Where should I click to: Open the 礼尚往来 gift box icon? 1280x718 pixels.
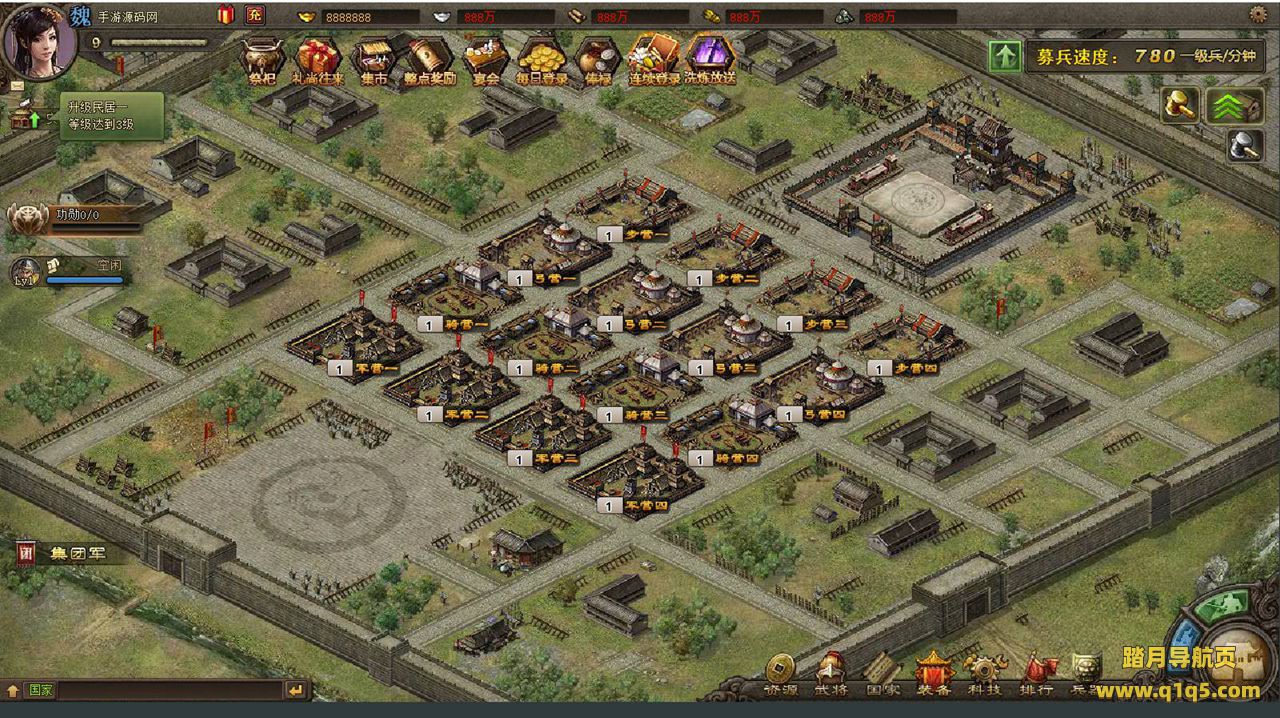(318, 59)
